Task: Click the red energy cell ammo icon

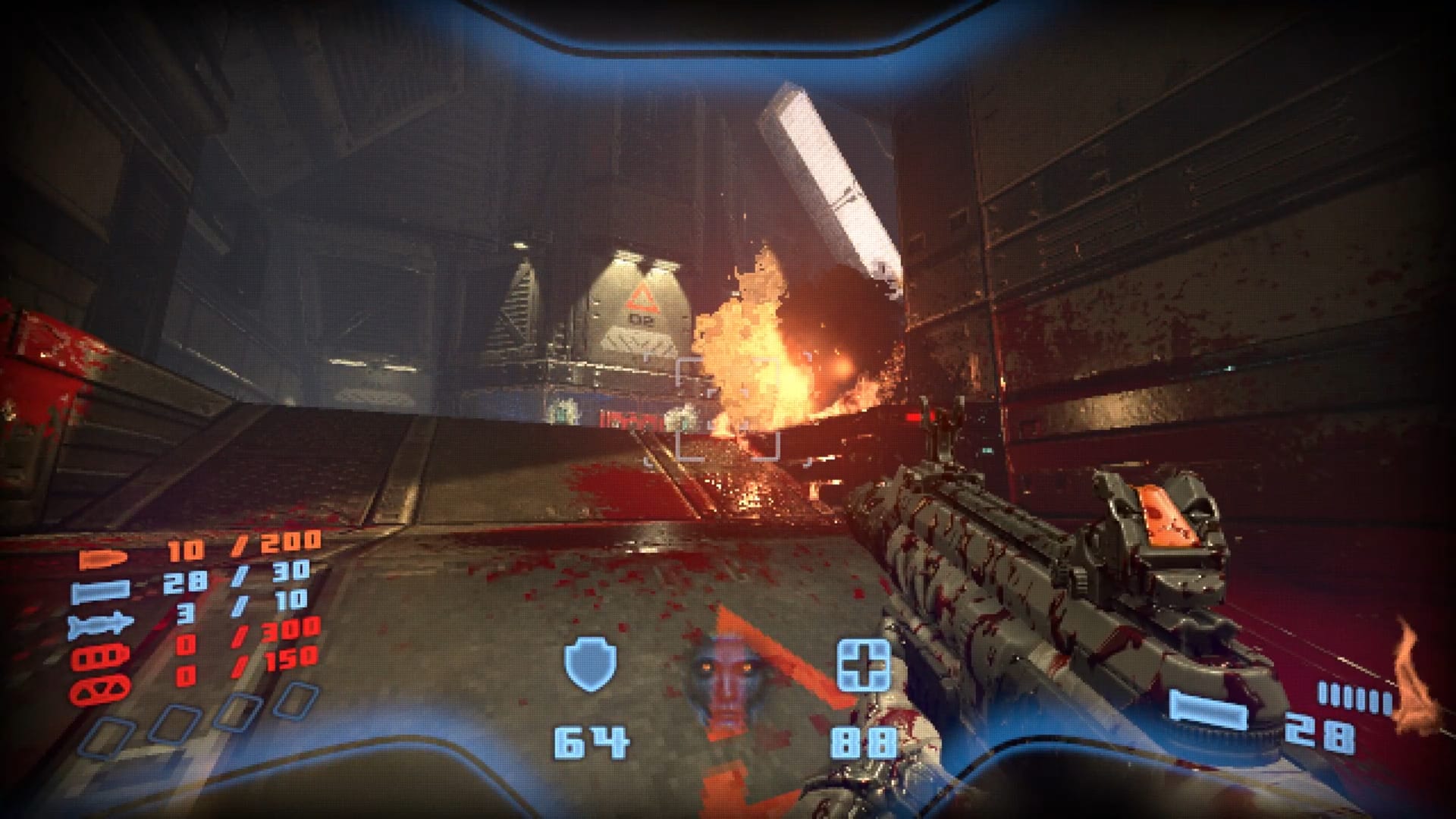Action: 100,656
